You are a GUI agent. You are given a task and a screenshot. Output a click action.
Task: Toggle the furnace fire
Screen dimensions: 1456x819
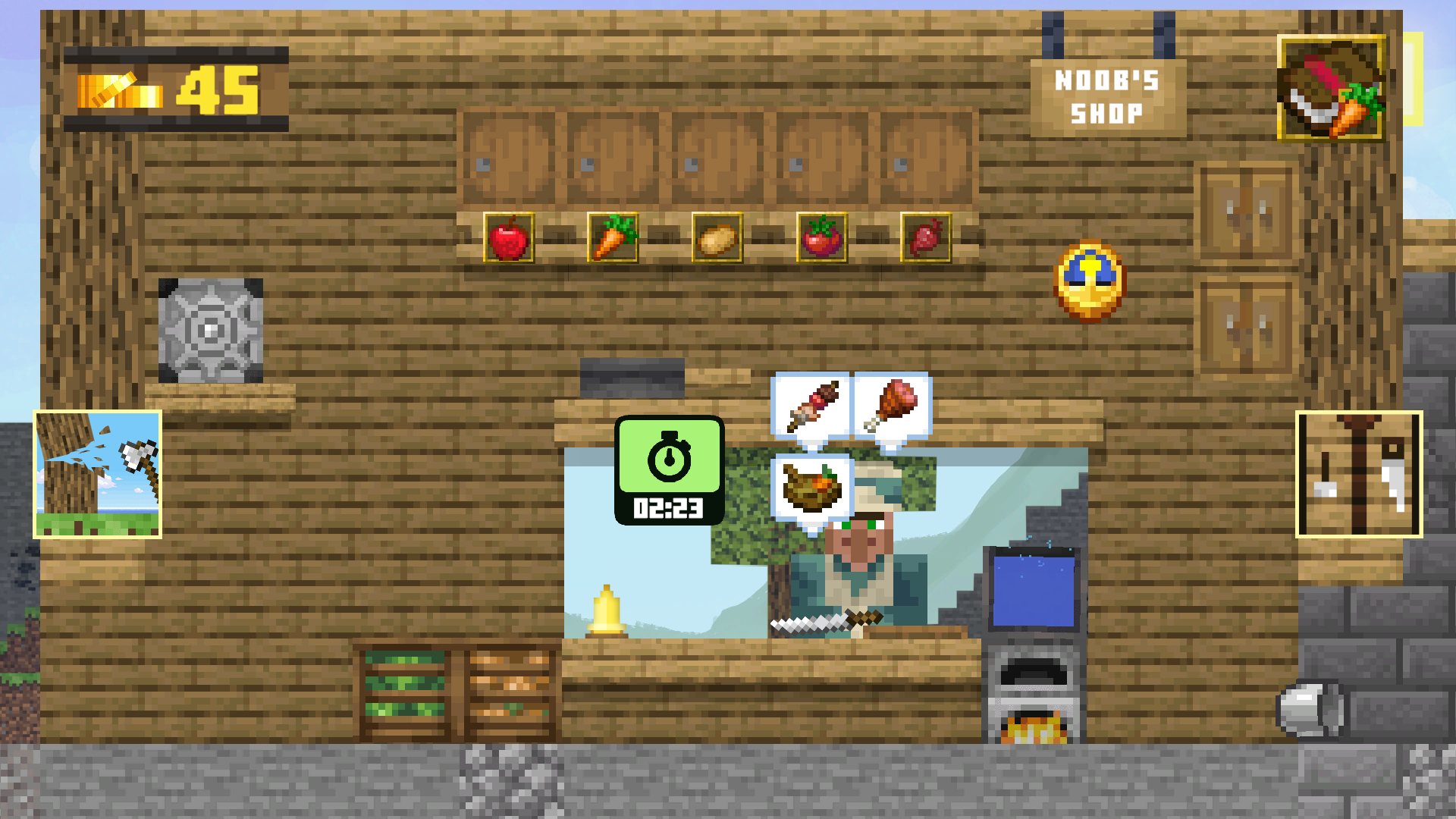tap(1036, 726)
